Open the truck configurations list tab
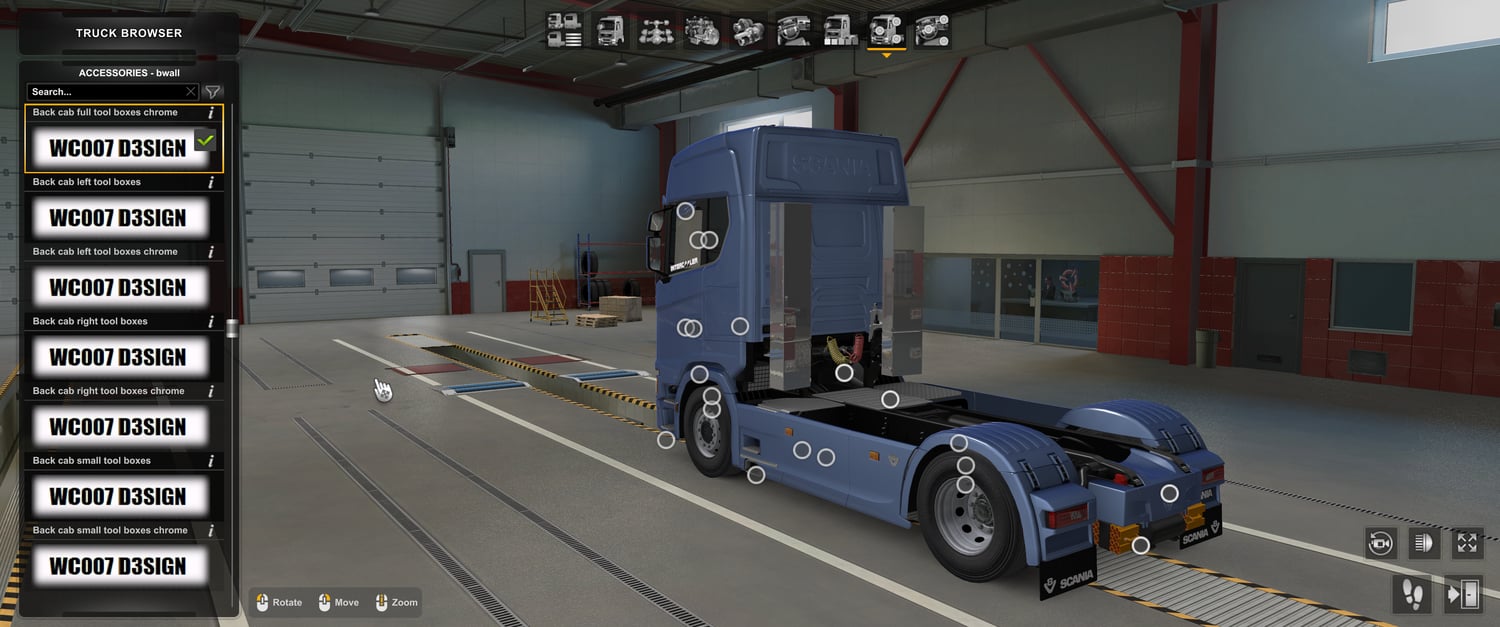 click(x=565, y=31)
